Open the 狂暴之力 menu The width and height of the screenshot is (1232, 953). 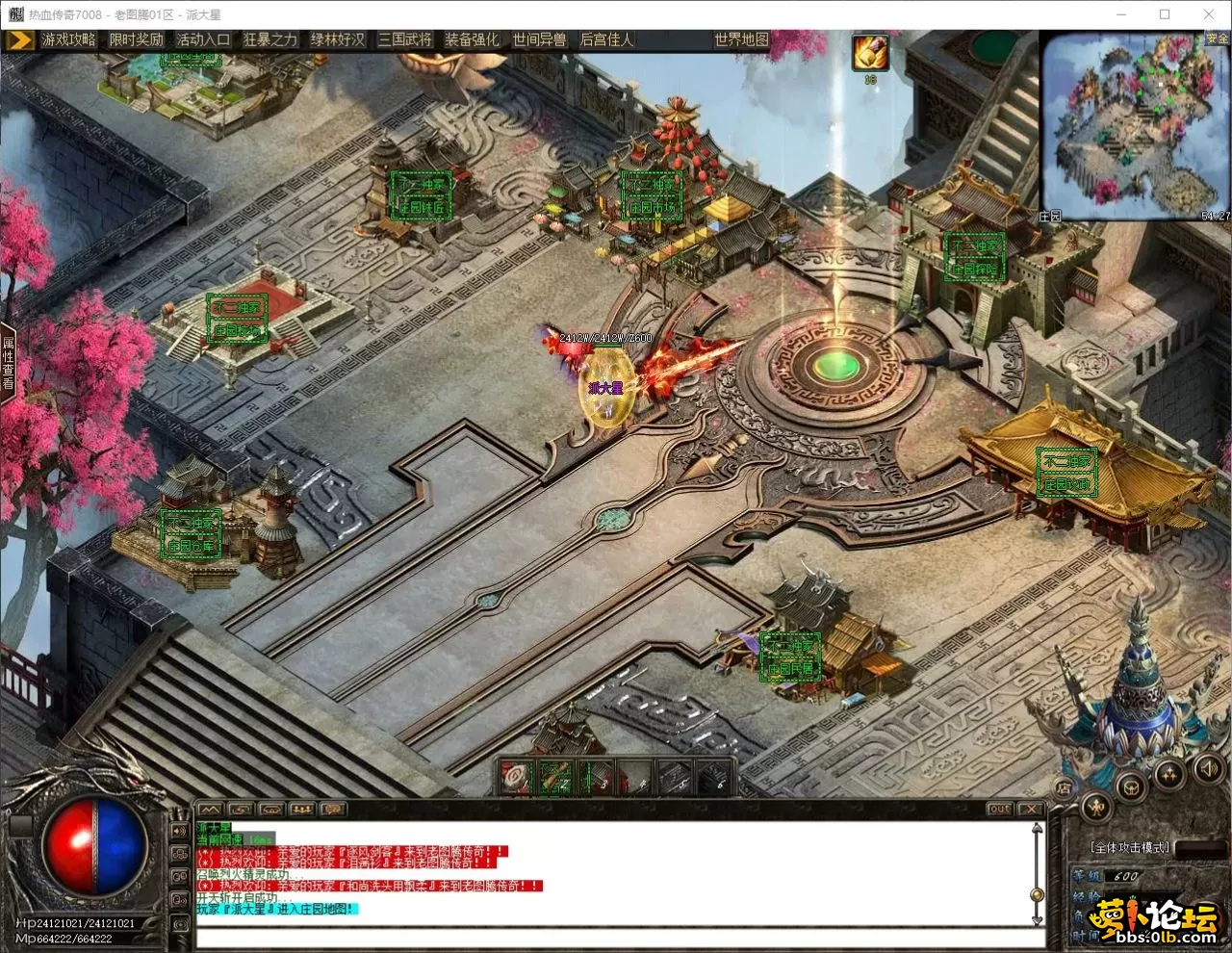[x=270, y=39]
